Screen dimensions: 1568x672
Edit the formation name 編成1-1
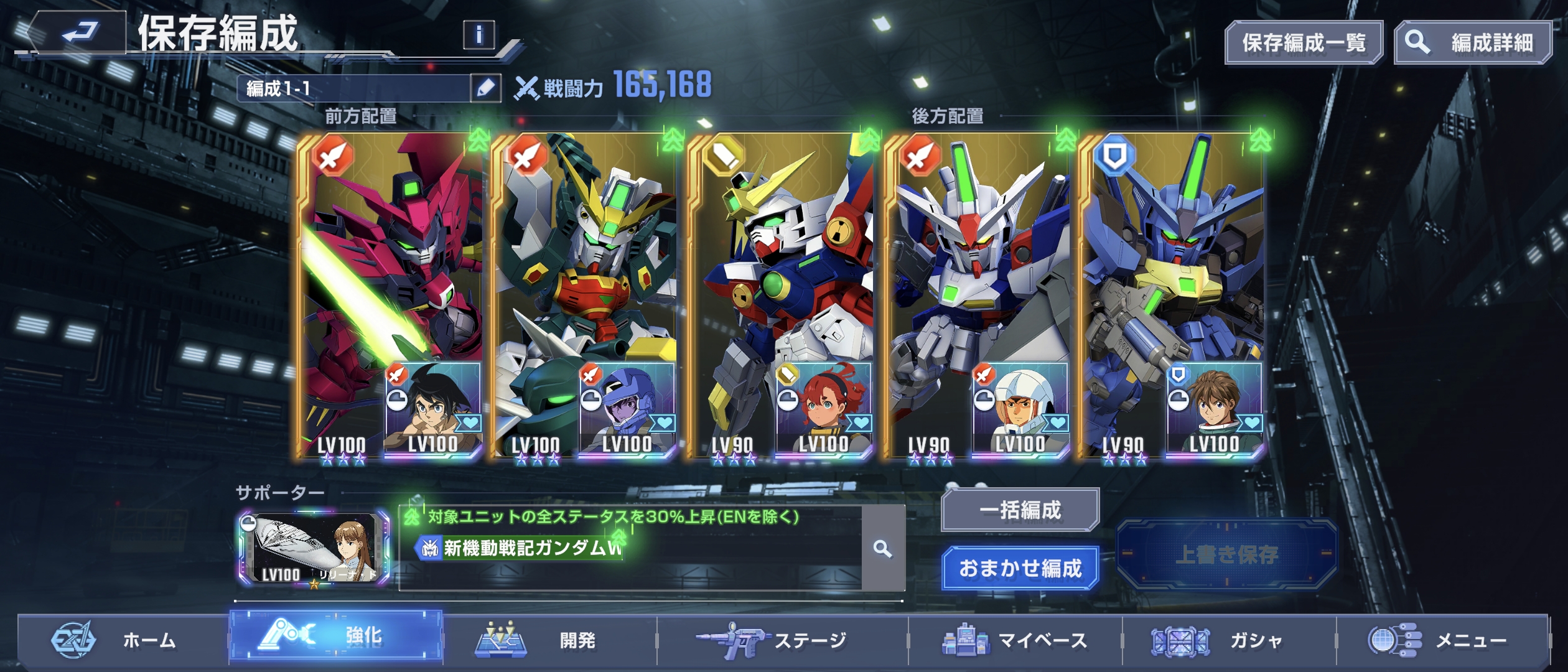(x=485, y=88)
